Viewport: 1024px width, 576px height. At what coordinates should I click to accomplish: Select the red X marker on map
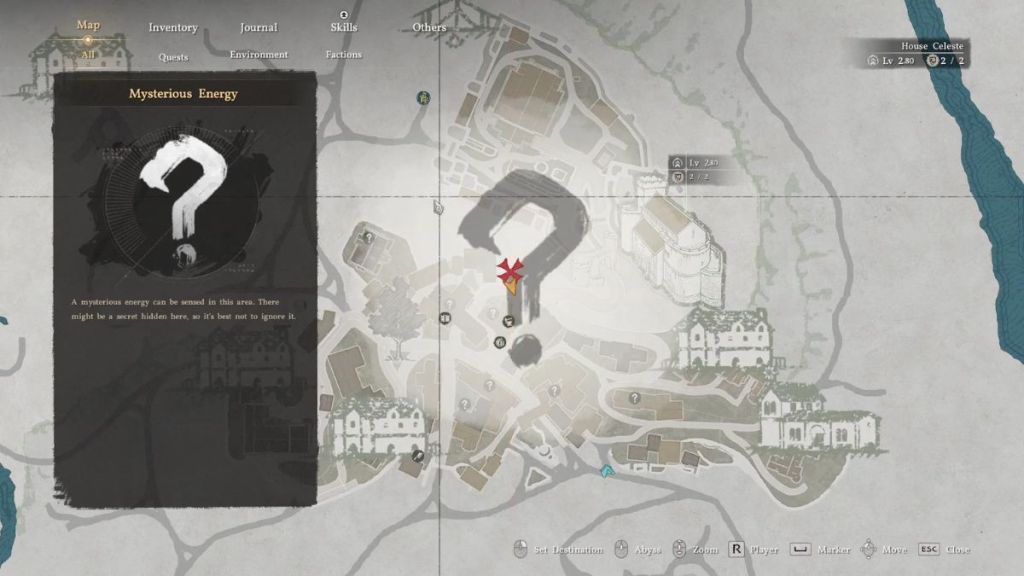(x=511, y=269)
